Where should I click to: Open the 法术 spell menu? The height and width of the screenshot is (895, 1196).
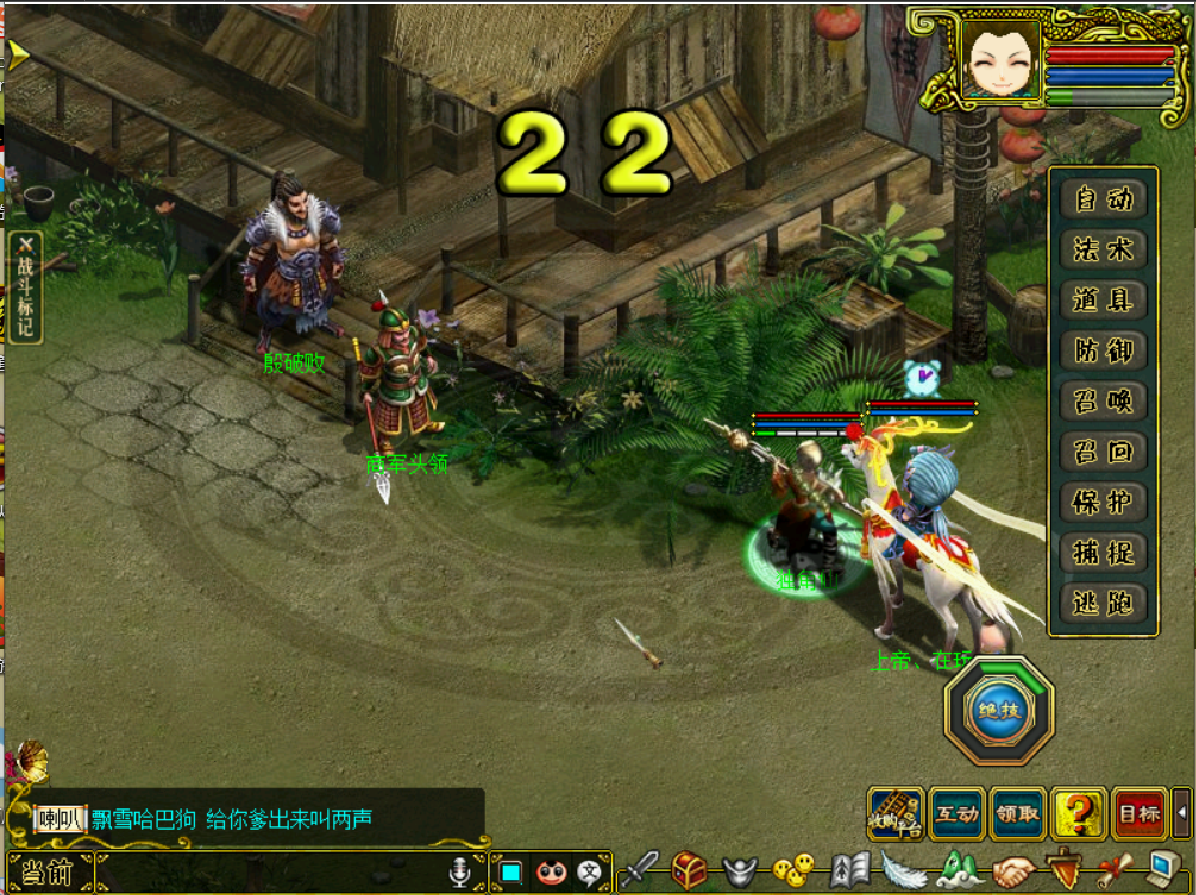(x=1104, y=249)
